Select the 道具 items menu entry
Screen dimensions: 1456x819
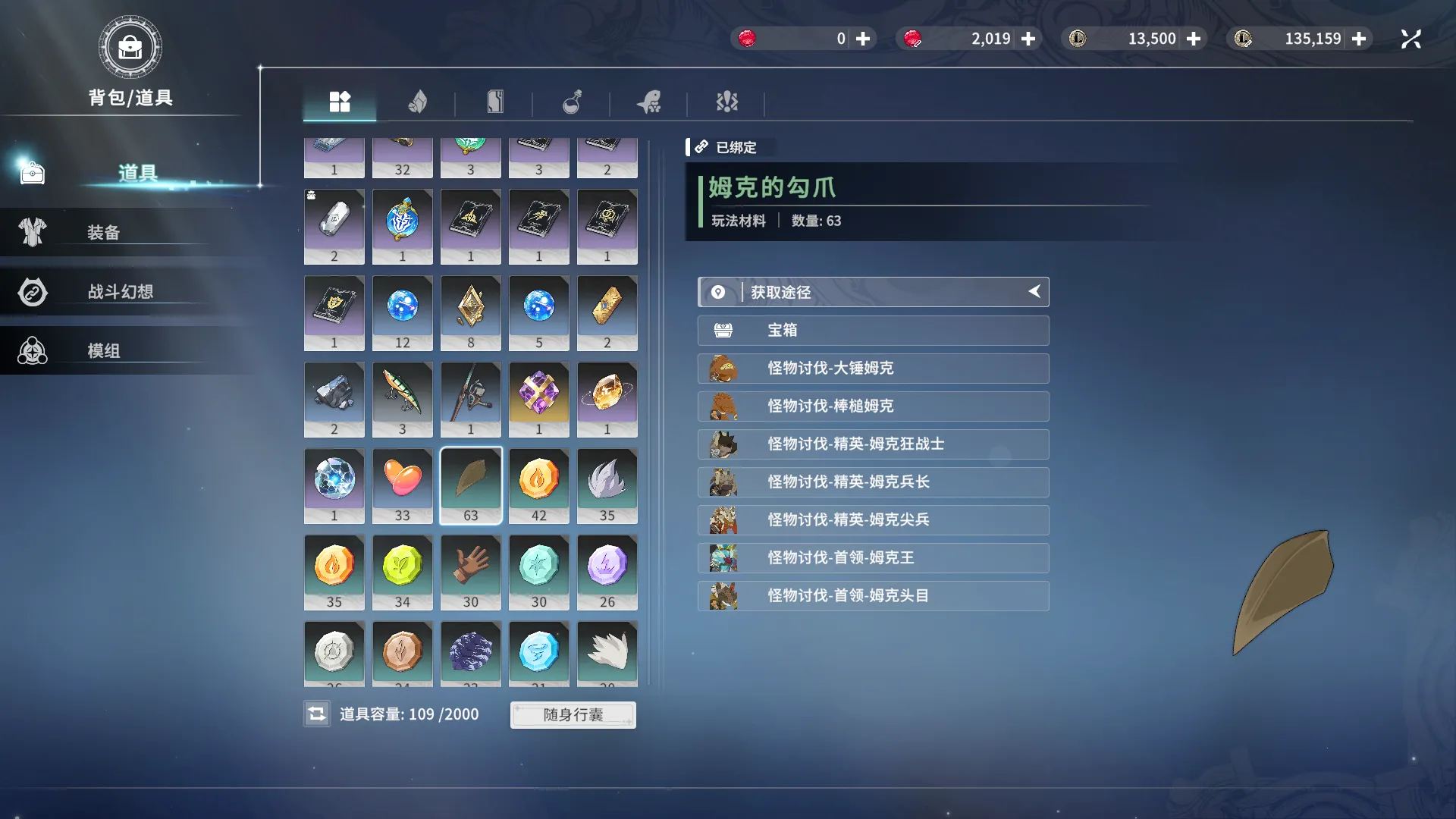tap(136, 174)
